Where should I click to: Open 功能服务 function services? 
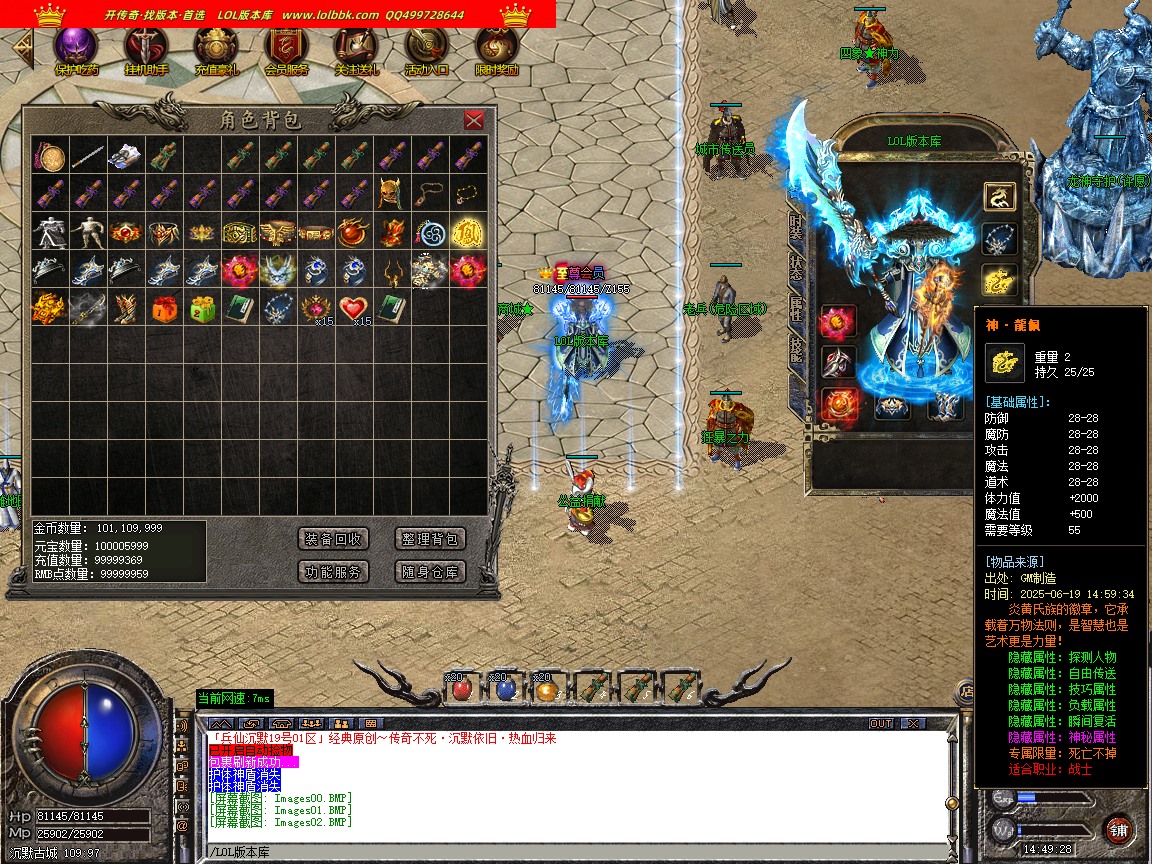click(x=334, y=572)
